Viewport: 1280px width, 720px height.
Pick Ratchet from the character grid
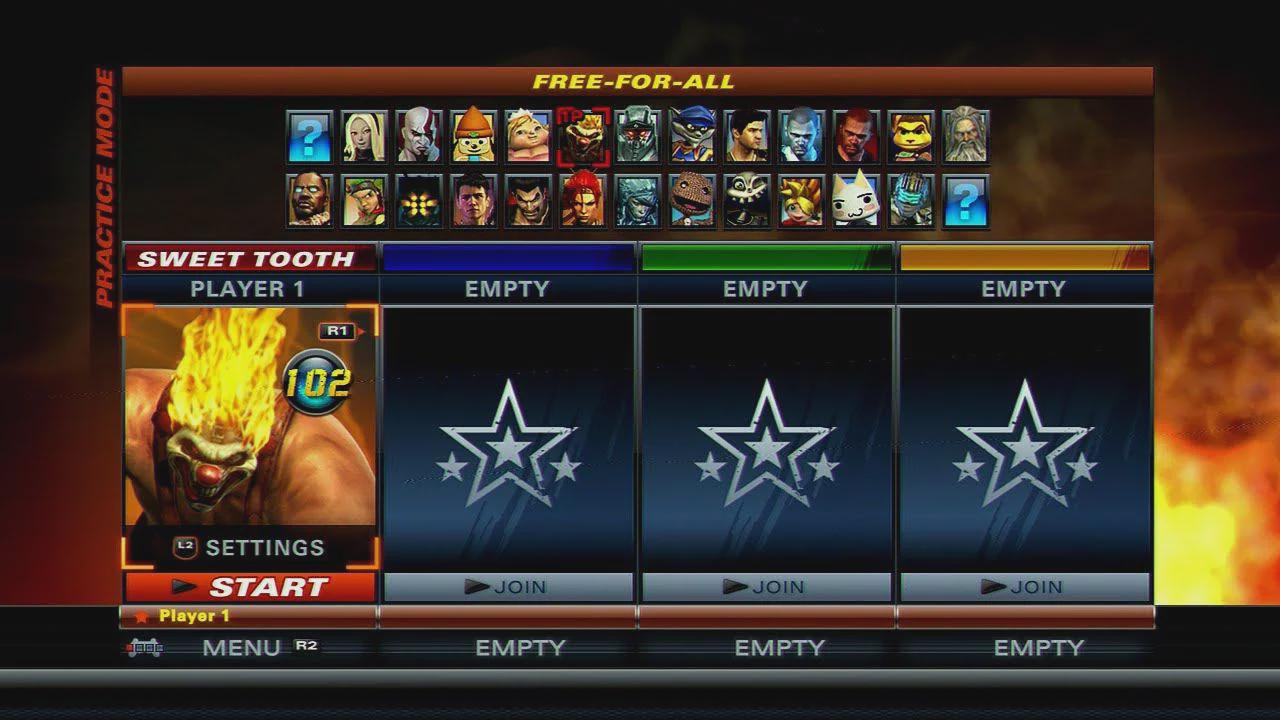click(x=911, y=137)
